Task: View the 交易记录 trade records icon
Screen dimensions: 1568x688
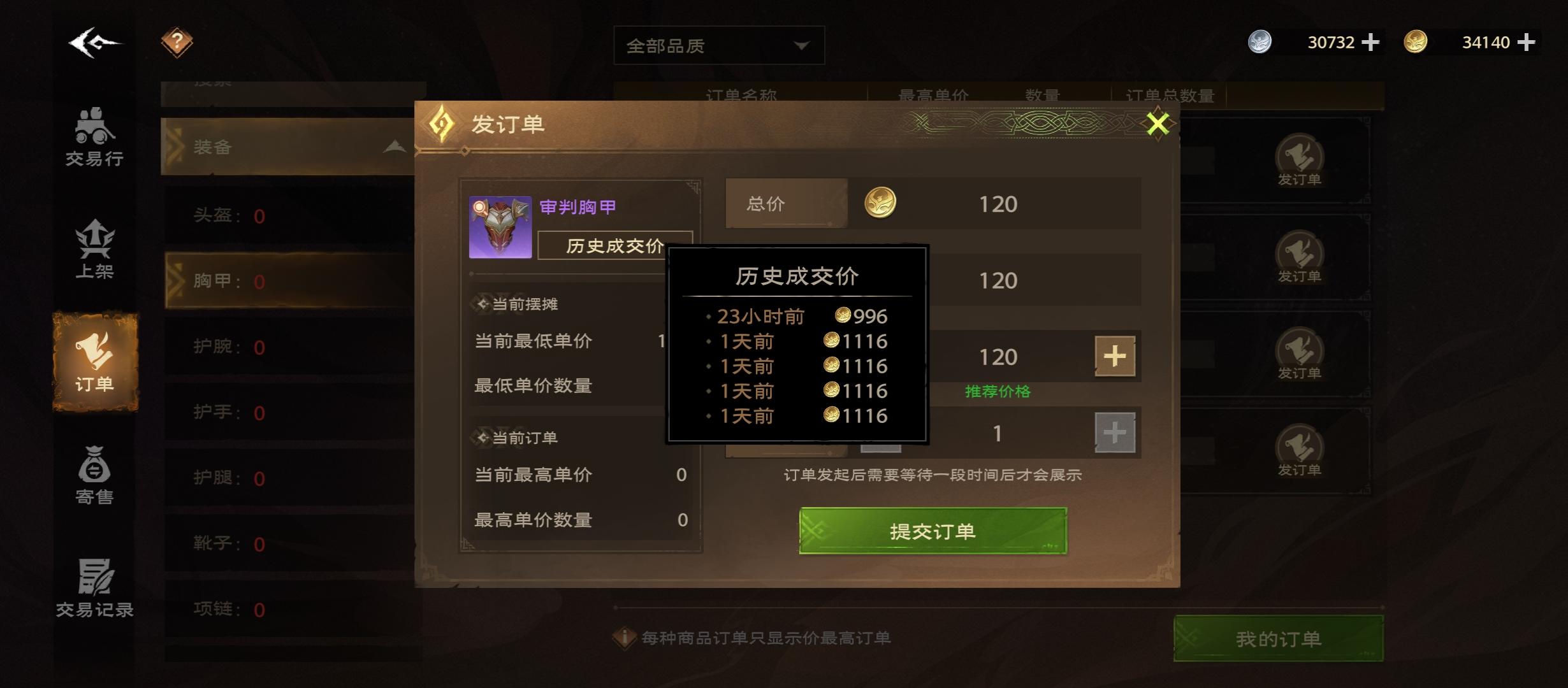Action: click(x=96, y=586)
